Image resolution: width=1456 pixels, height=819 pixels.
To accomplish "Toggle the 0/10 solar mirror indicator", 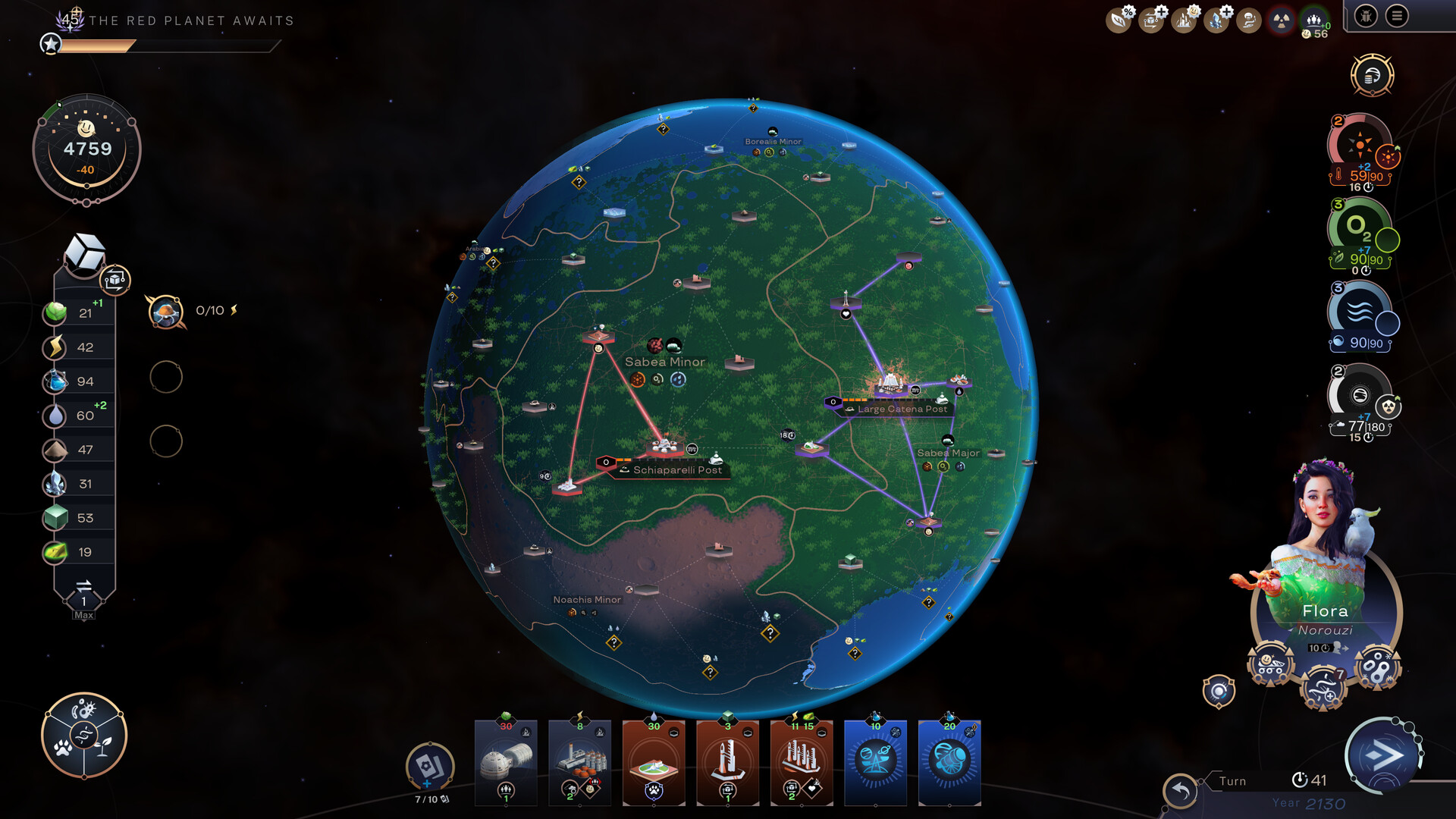I will click(x=167, y=311).
